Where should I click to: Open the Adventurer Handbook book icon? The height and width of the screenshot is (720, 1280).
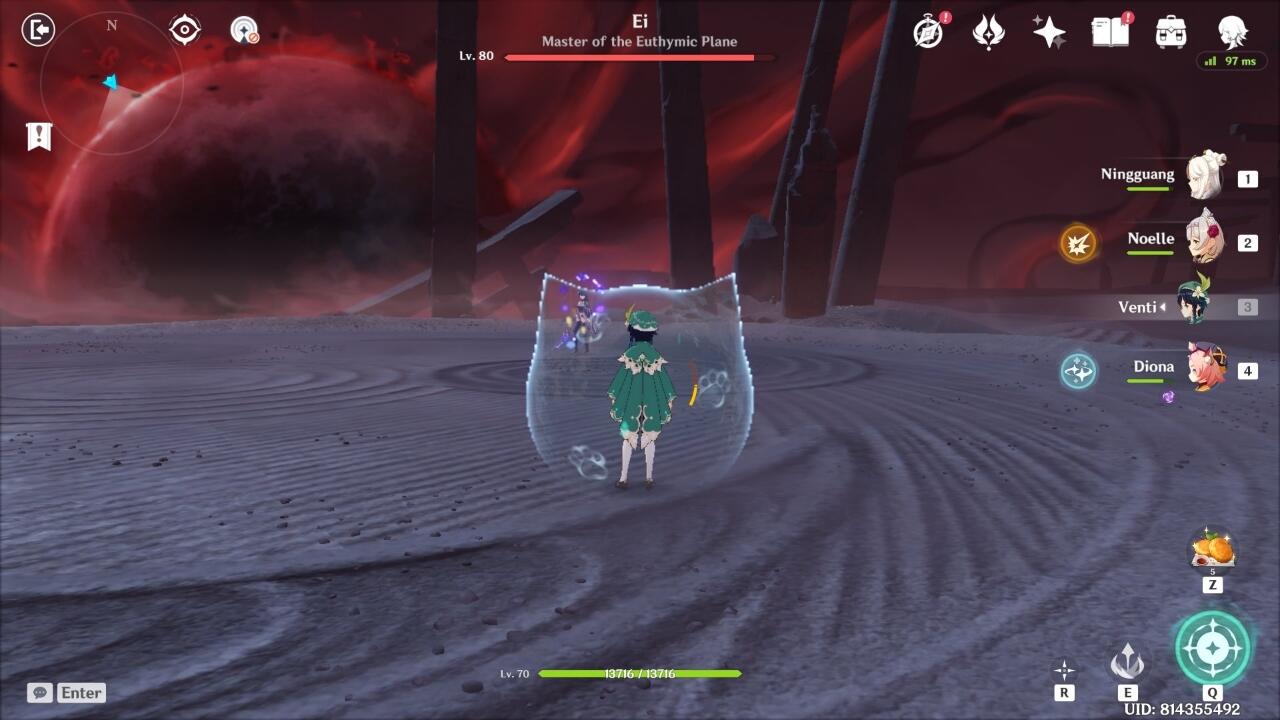[1110, 32]
